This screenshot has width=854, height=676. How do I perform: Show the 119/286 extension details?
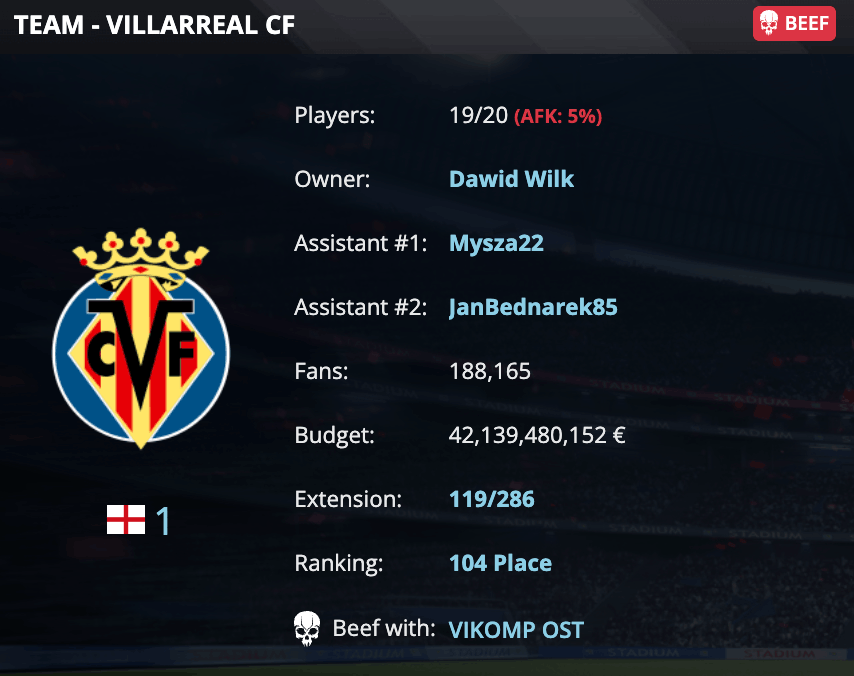(x=491, y=499)
